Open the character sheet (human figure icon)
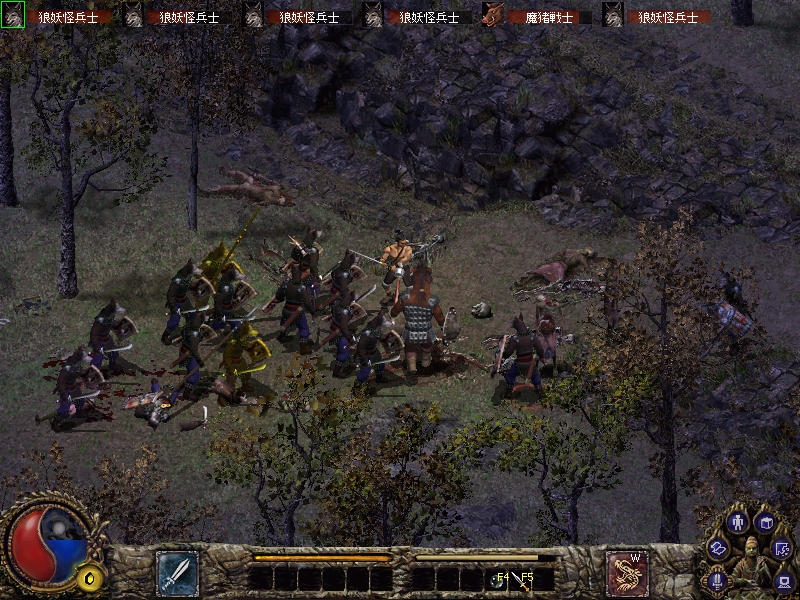 coord(740,521)
